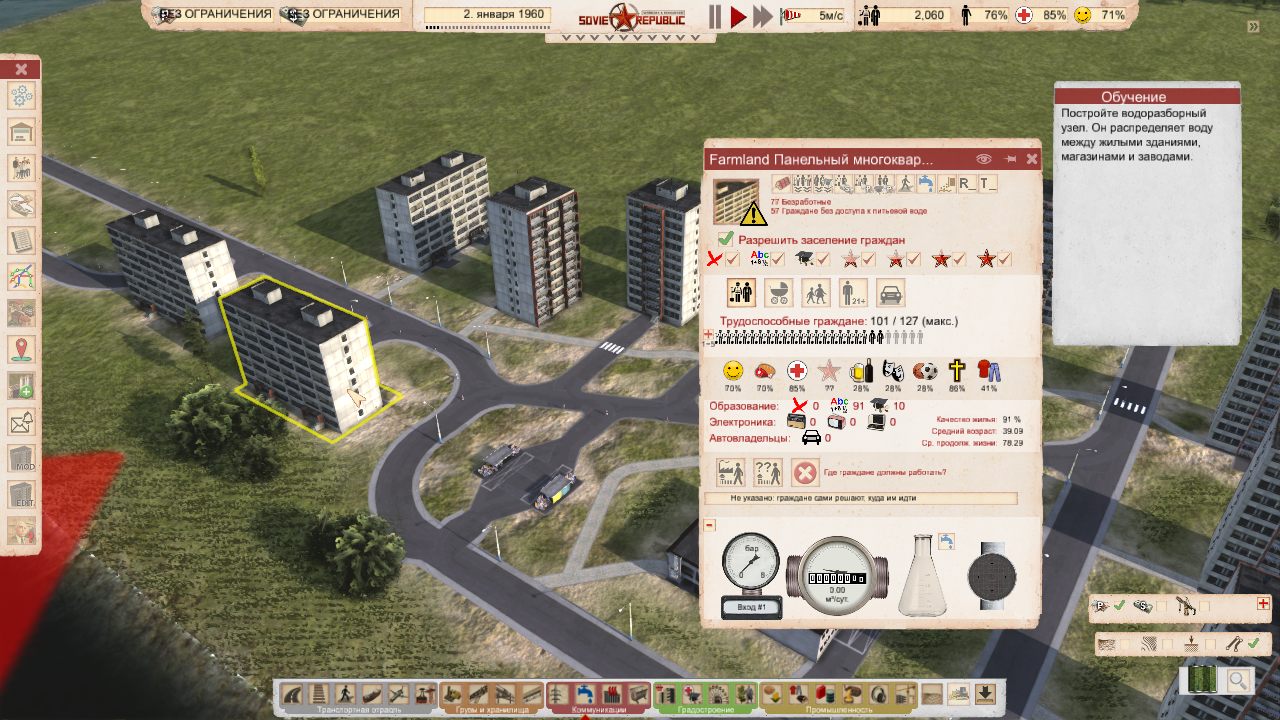
Task: Toggle the eye visibility icon in panel header
Action: (984, 159)
